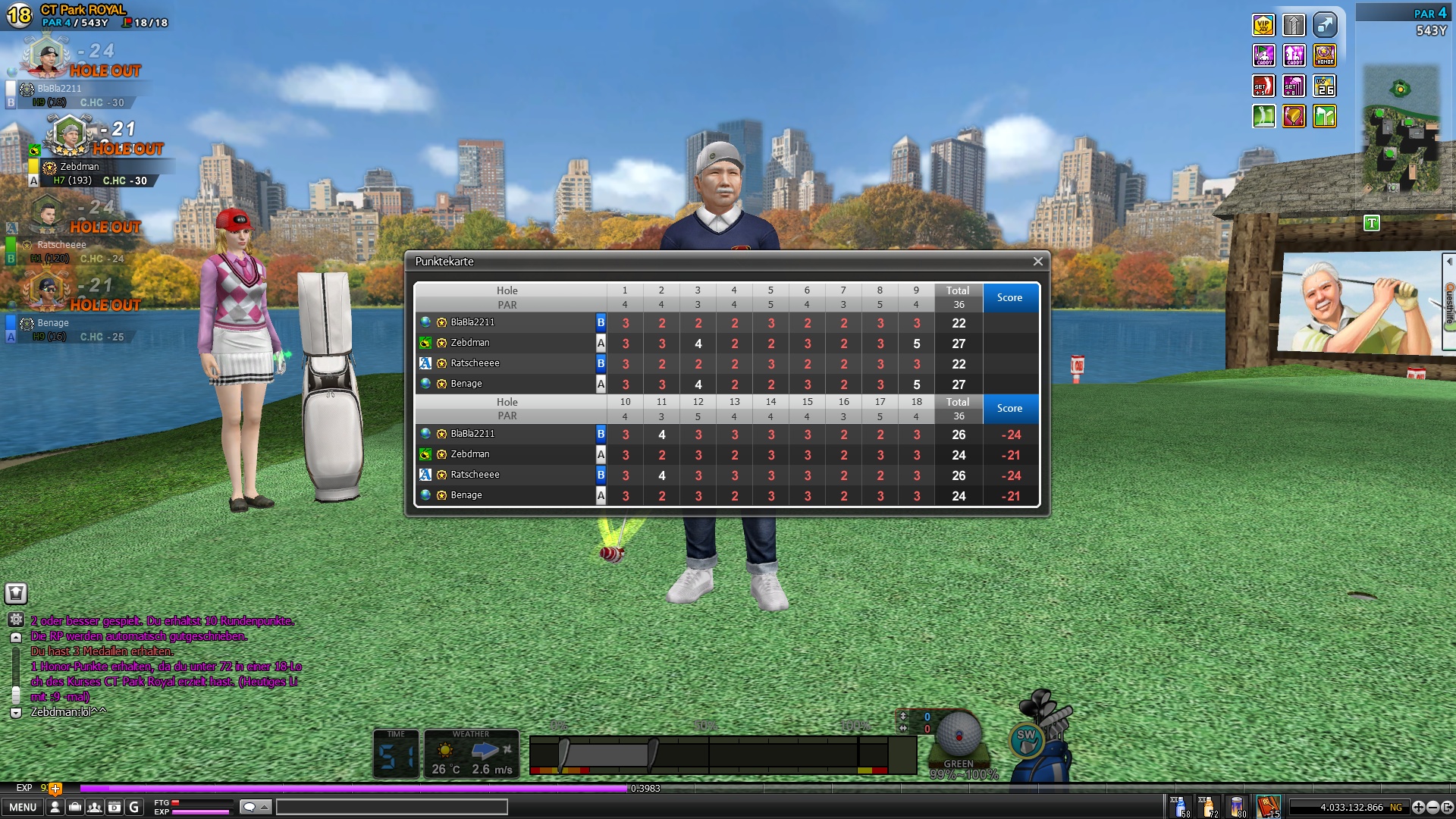Open the friends list icon
The height and width of the screenshot is (819, 1456).
click(x=95, y=808)
